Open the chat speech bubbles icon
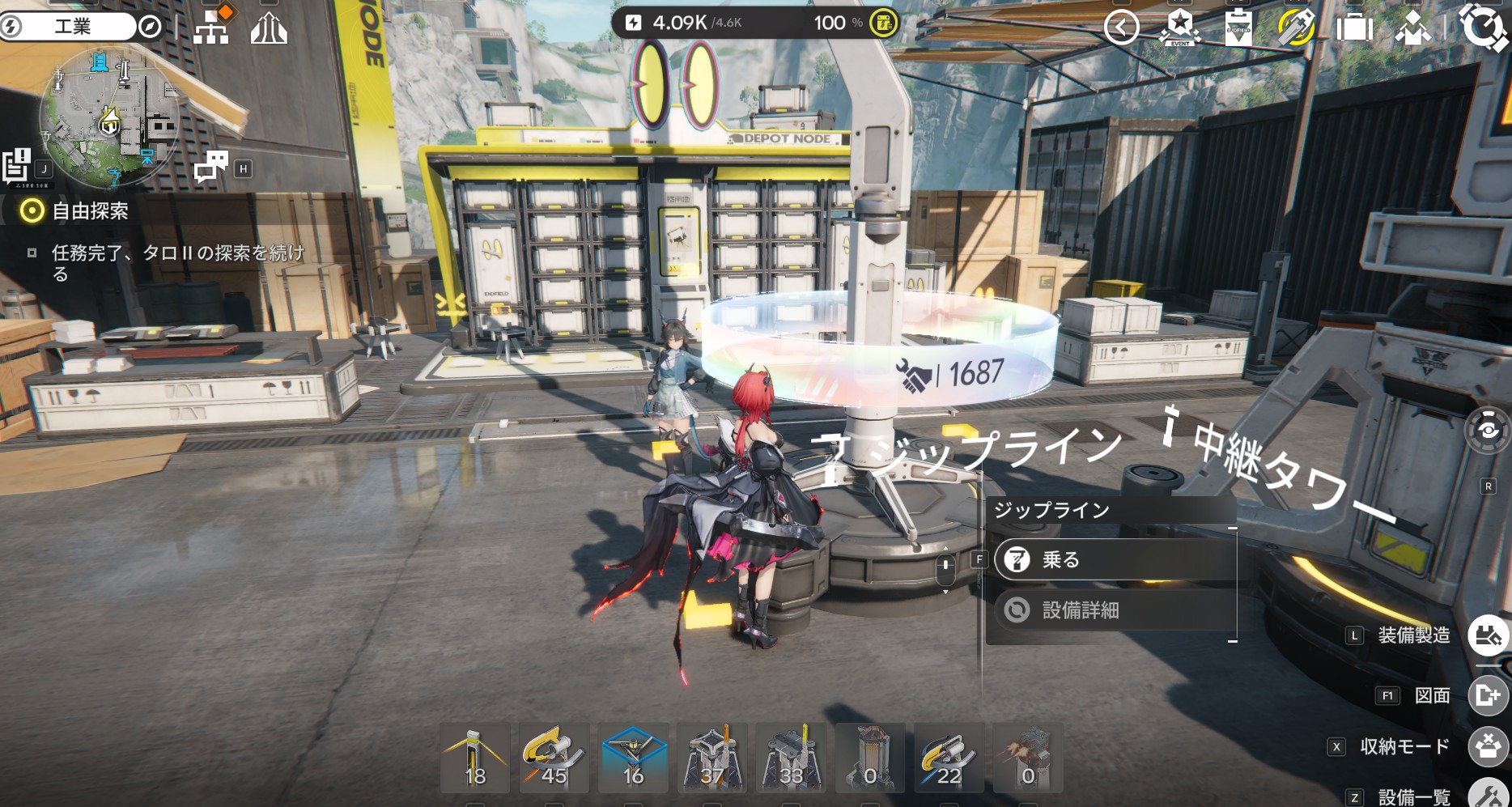1512x807 pixels. click(211, 167)
